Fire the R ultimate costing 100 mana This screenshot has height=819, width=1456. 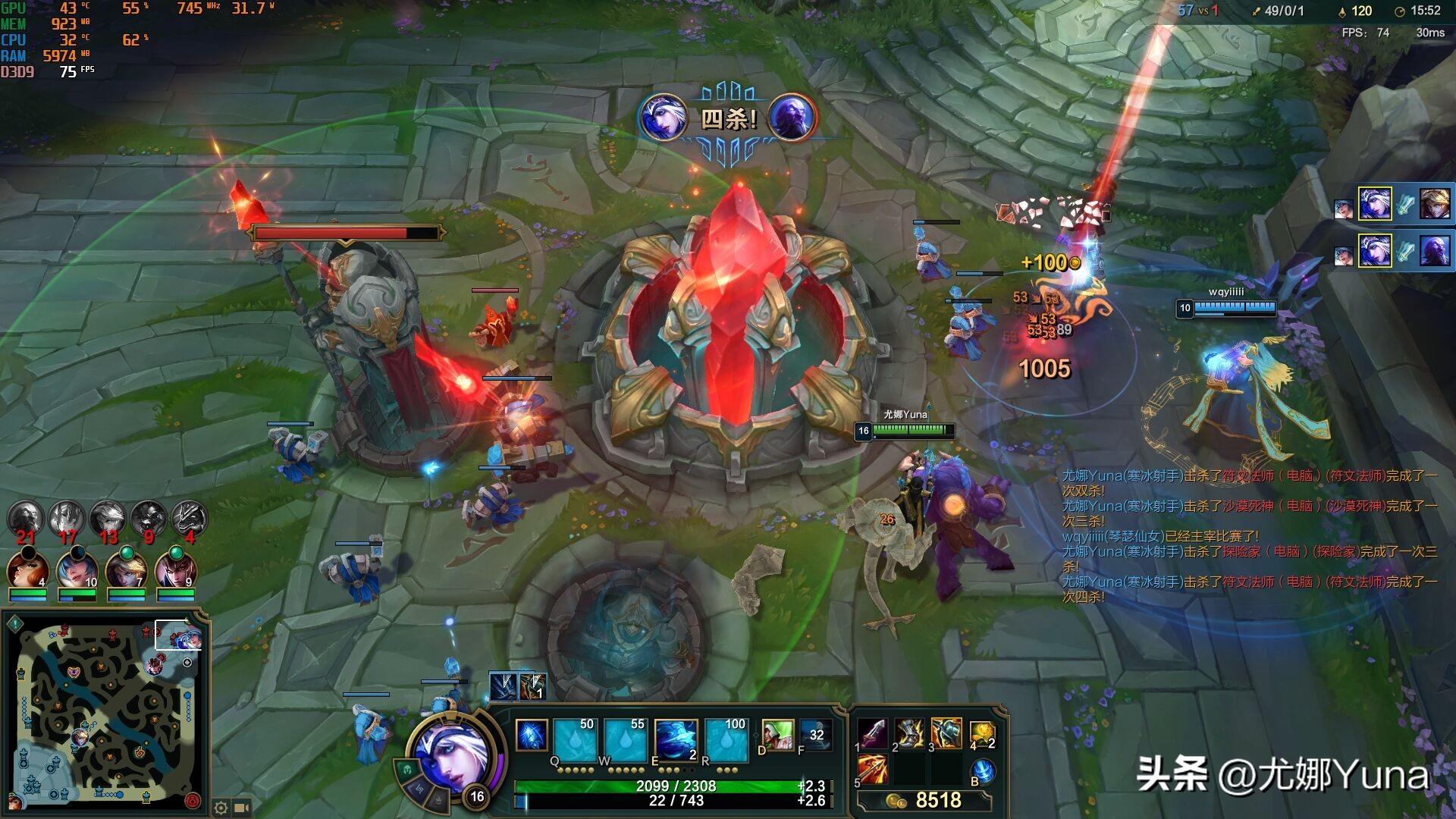(x=726, y=741)
